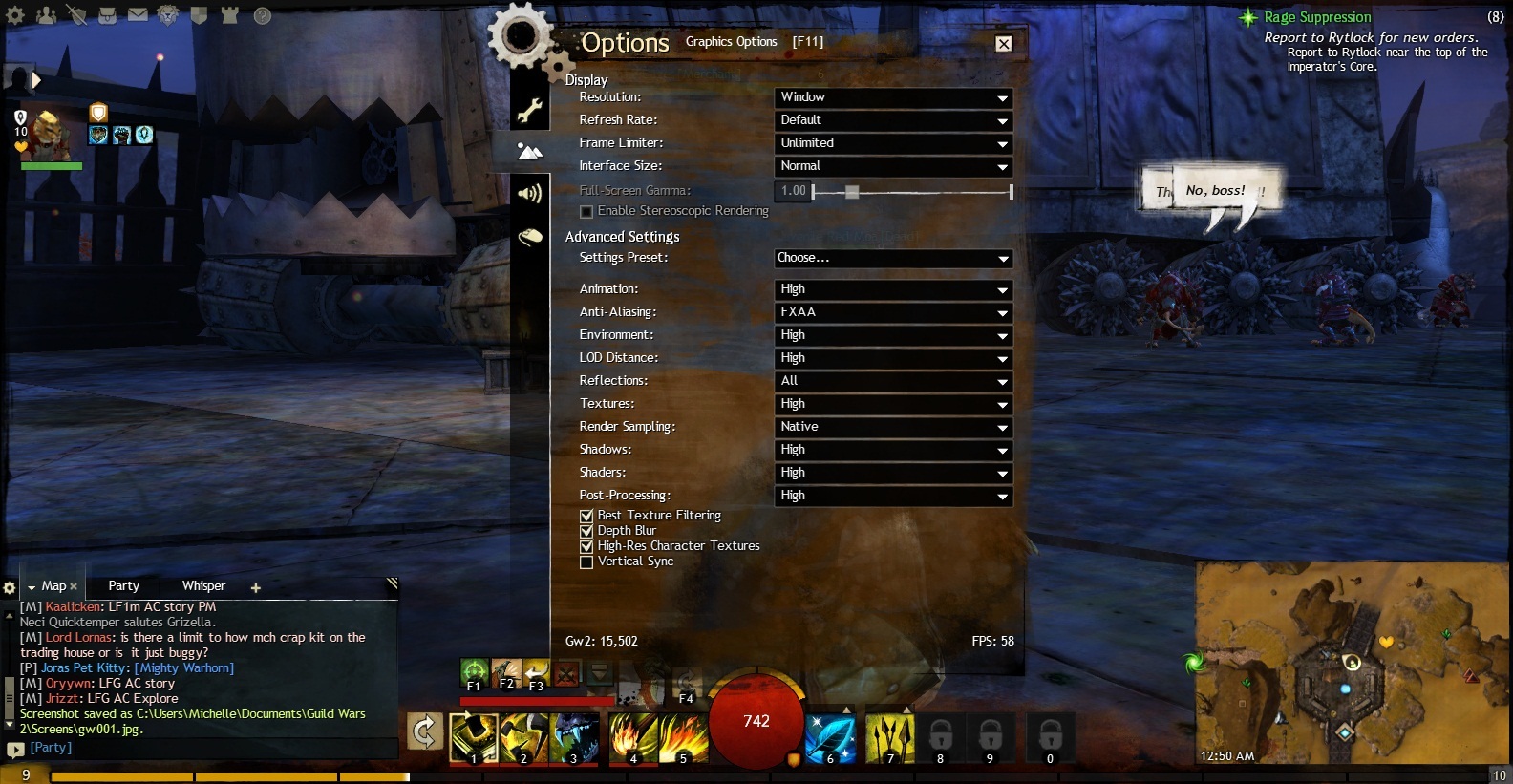This screenshot has width=1513, height=784.
Task: Open the Post-Processing dropdown
Action: click(892, 496)
